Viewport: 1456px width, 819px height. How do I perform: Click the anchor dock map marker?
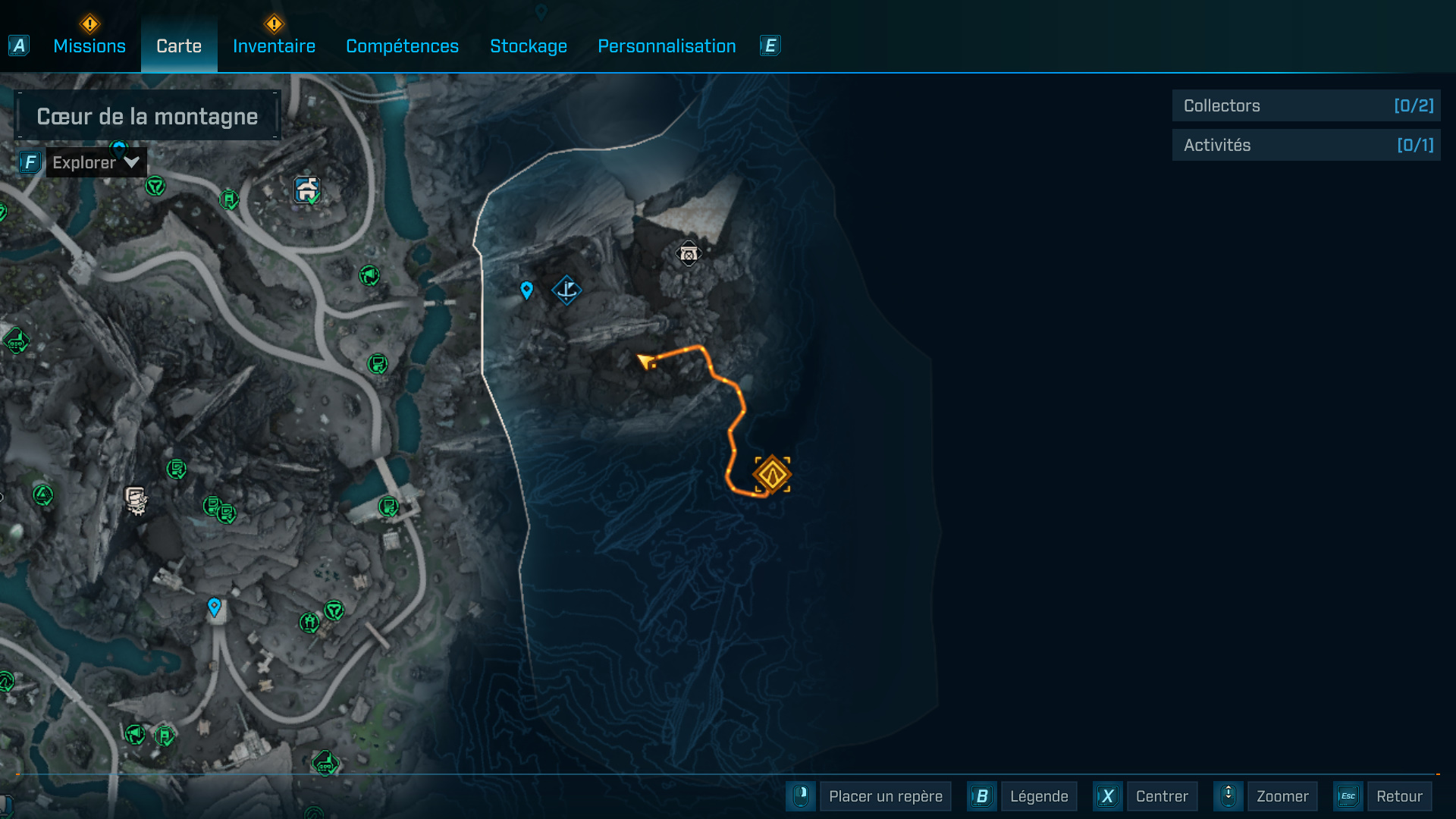coord(566,290)
